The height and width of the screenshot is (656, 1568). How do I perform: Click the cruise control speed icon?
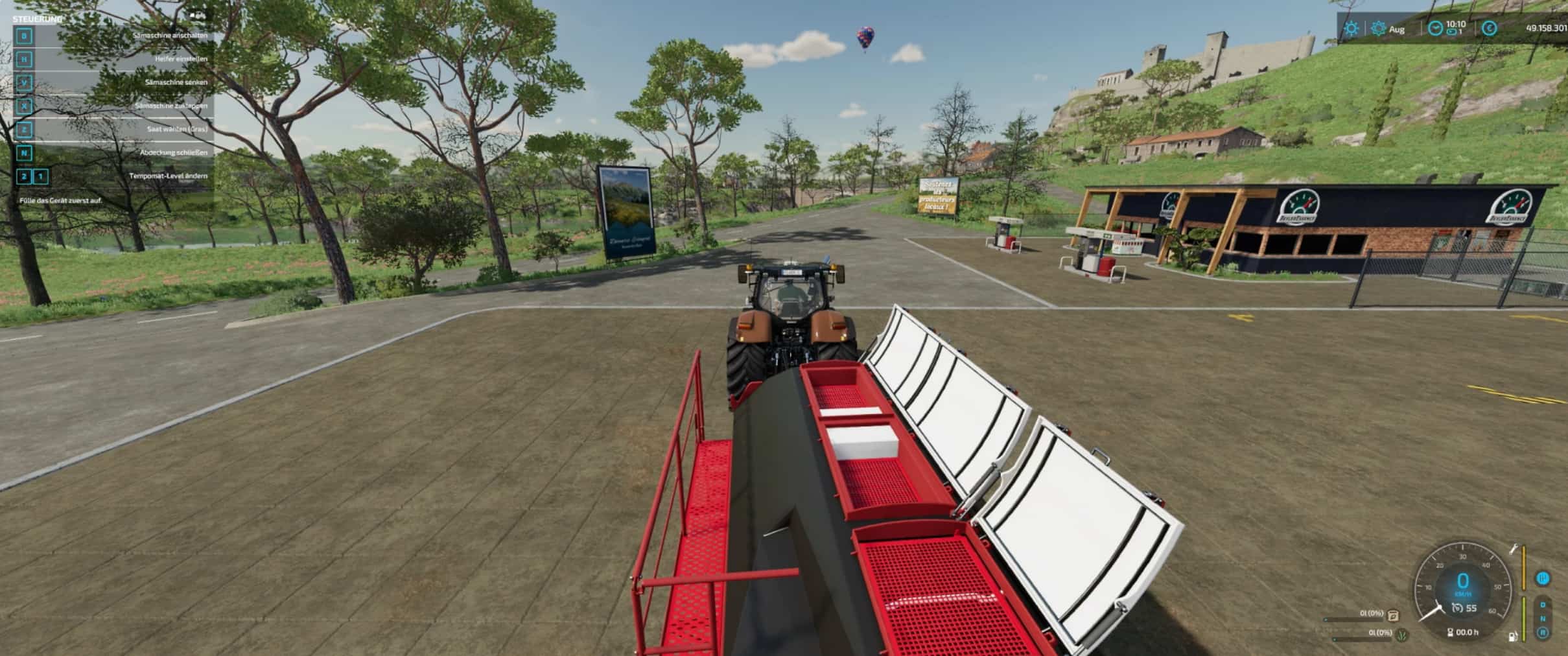coord(1457,608)
